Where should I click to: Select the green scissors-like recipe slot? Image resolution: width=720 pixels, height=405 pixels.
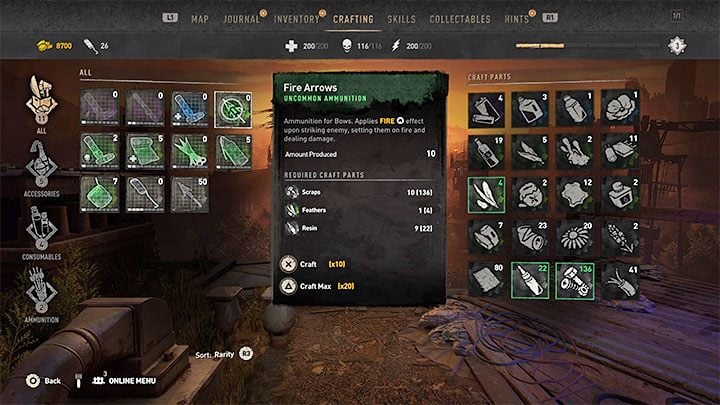(188, 149)
